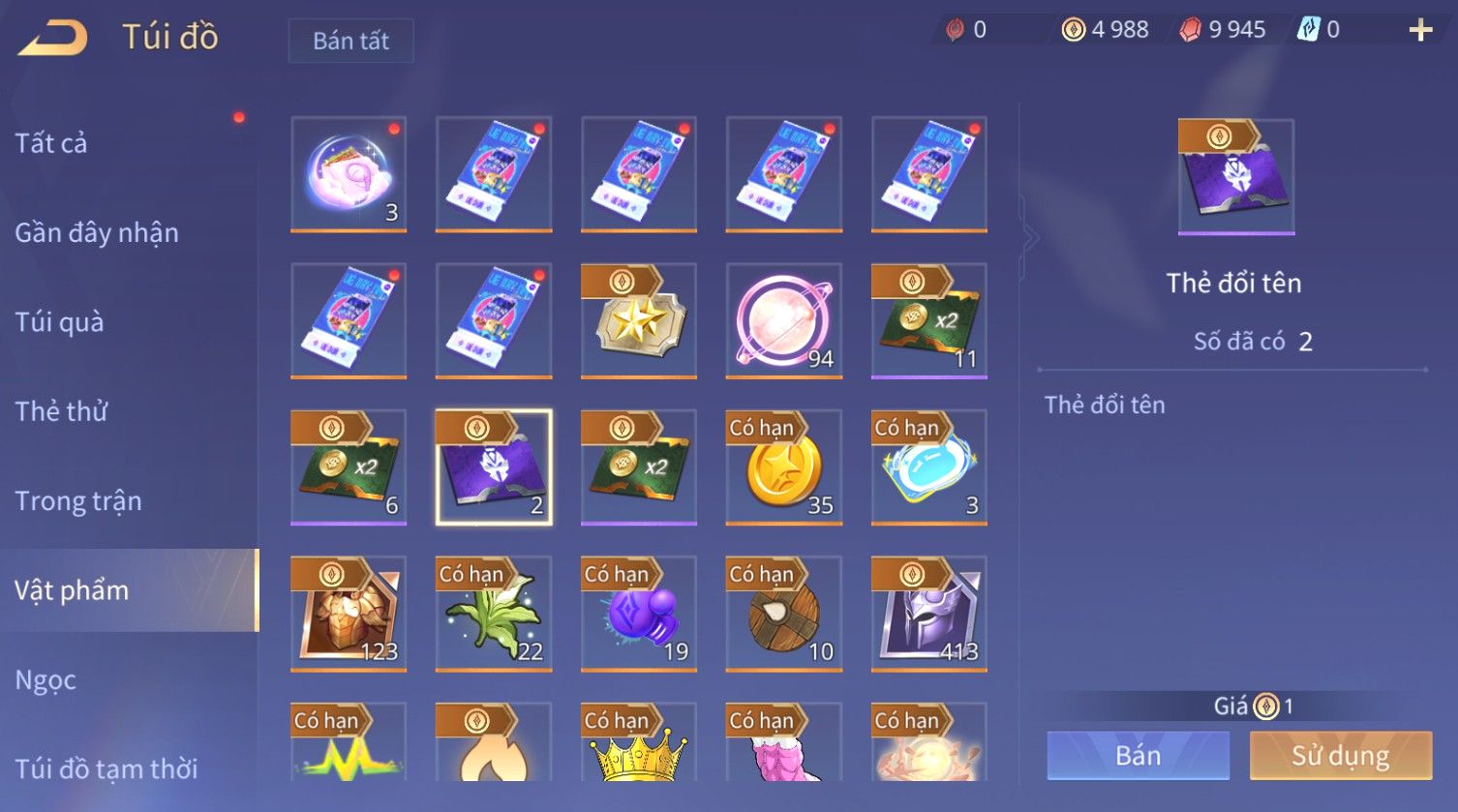Sell the item with Bán button
The width and height of the screenshot is (1458, 812).
pyautogui.click(x=1138, y=755)
